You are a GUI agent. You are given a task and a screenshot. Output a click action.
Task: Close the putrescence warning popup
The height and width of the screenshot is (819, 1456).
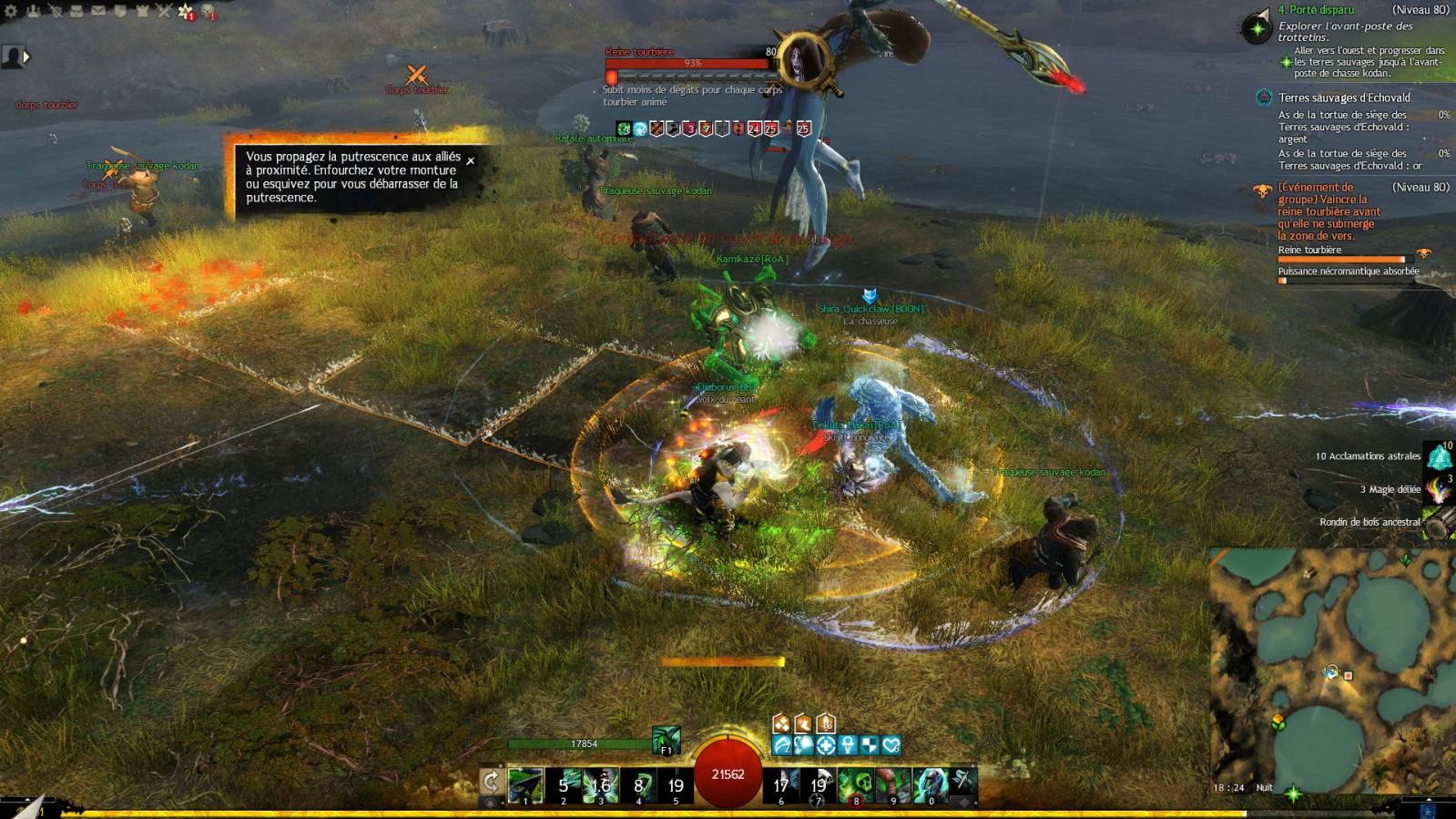click(x=471, y=161)
